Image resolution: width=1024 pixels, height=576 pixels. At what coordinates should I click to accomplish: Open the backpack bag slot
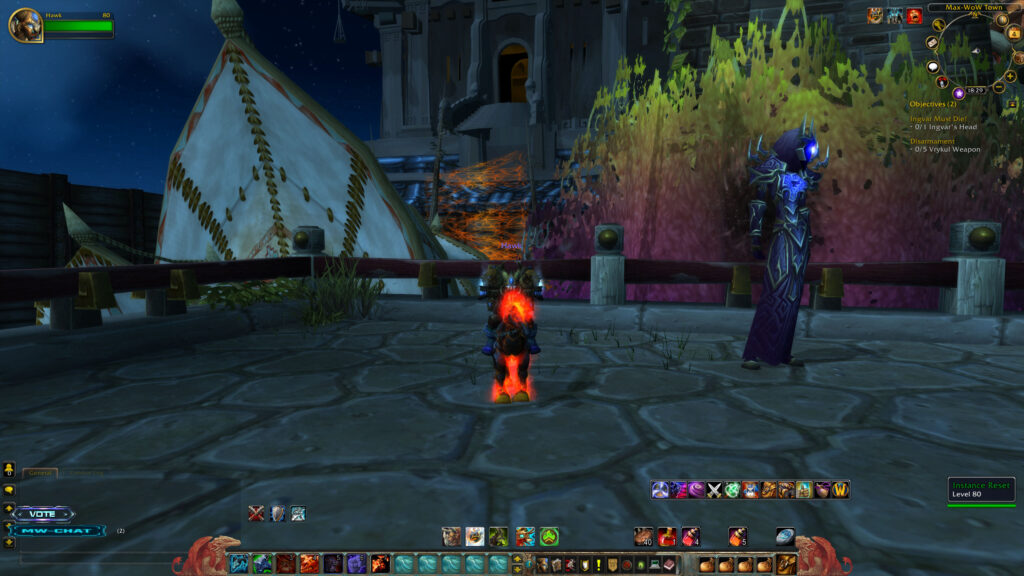click(x=787, y=564)
